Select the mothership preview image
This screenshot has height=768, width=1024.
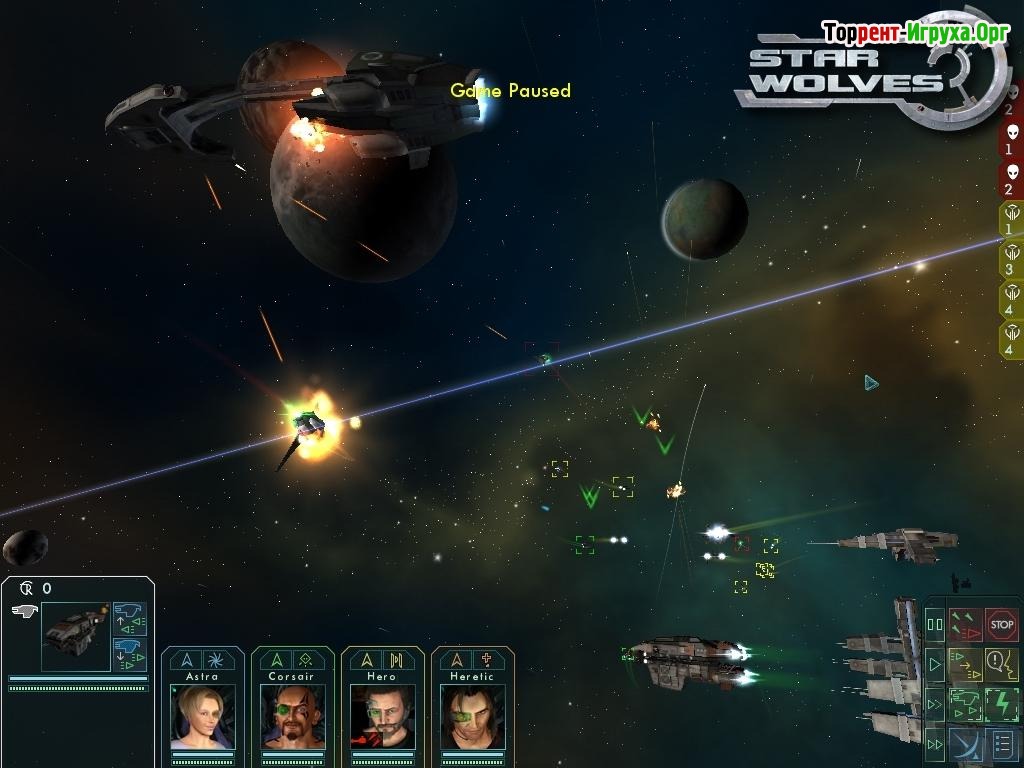click(x=75, y=634)
